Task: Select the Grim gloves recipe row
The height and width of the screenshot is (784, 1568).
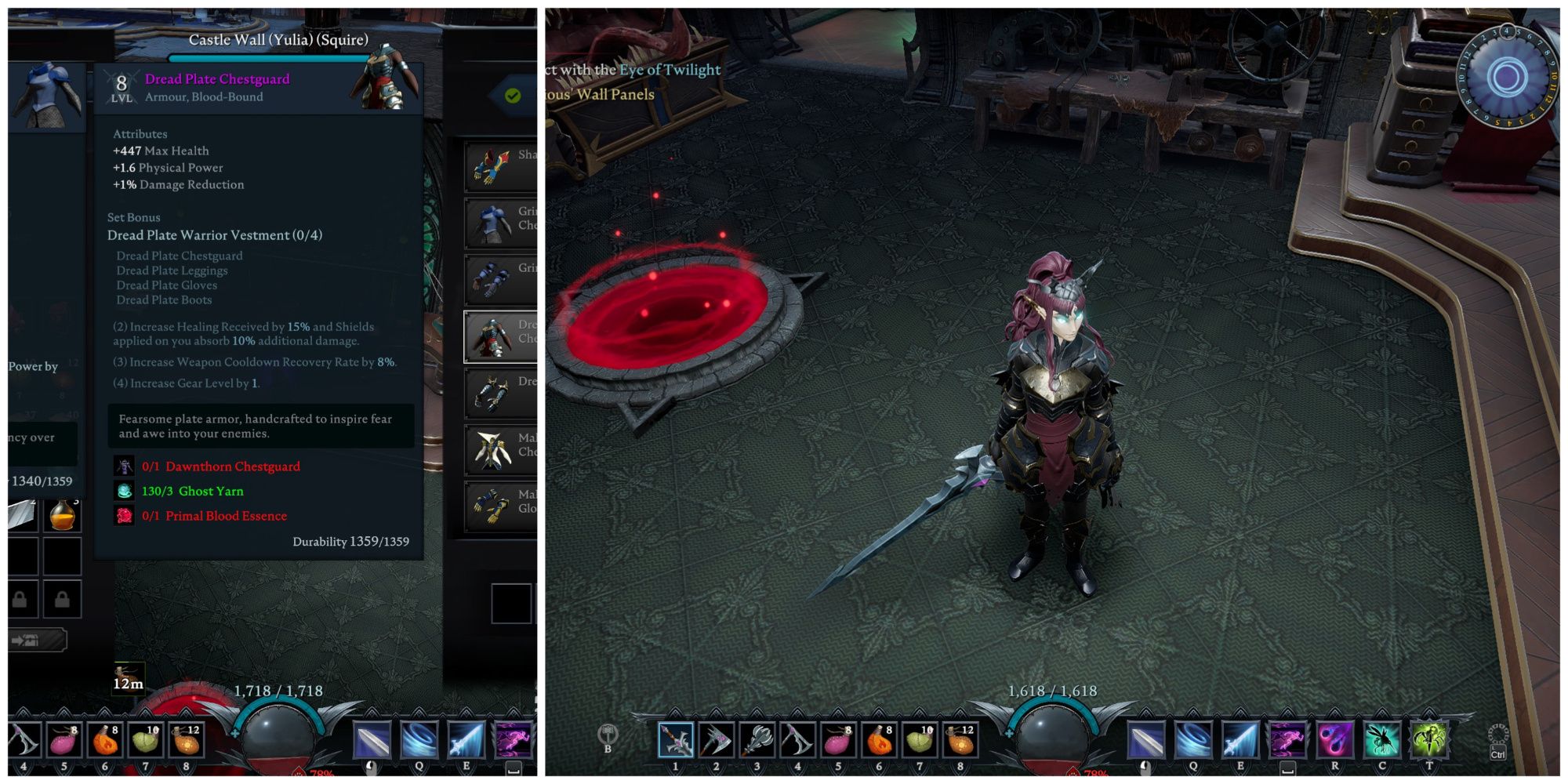Action: [500, 279]
